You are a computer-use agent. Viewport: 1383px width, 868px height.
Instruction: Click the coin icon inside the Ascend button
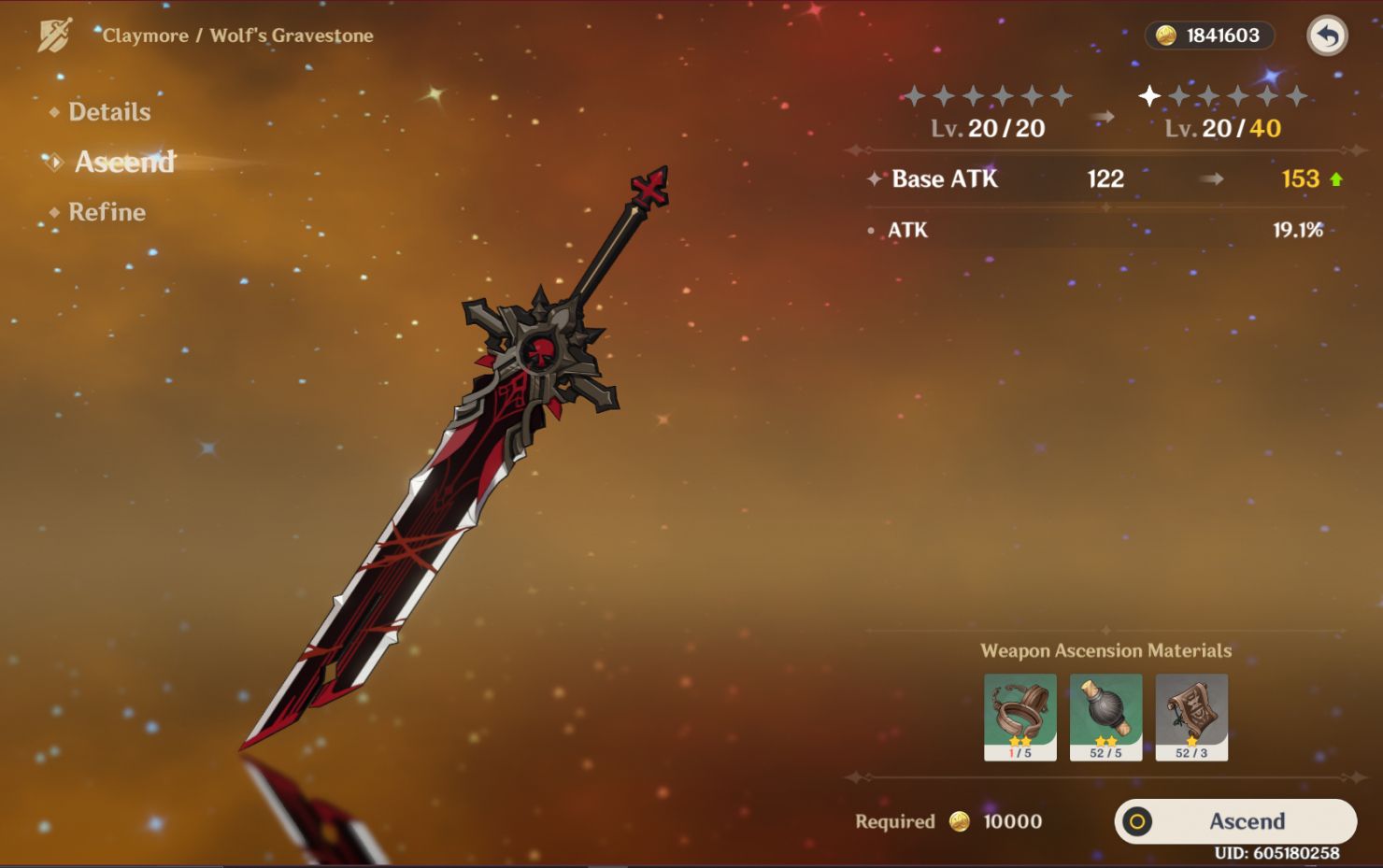pos(1138,822)
